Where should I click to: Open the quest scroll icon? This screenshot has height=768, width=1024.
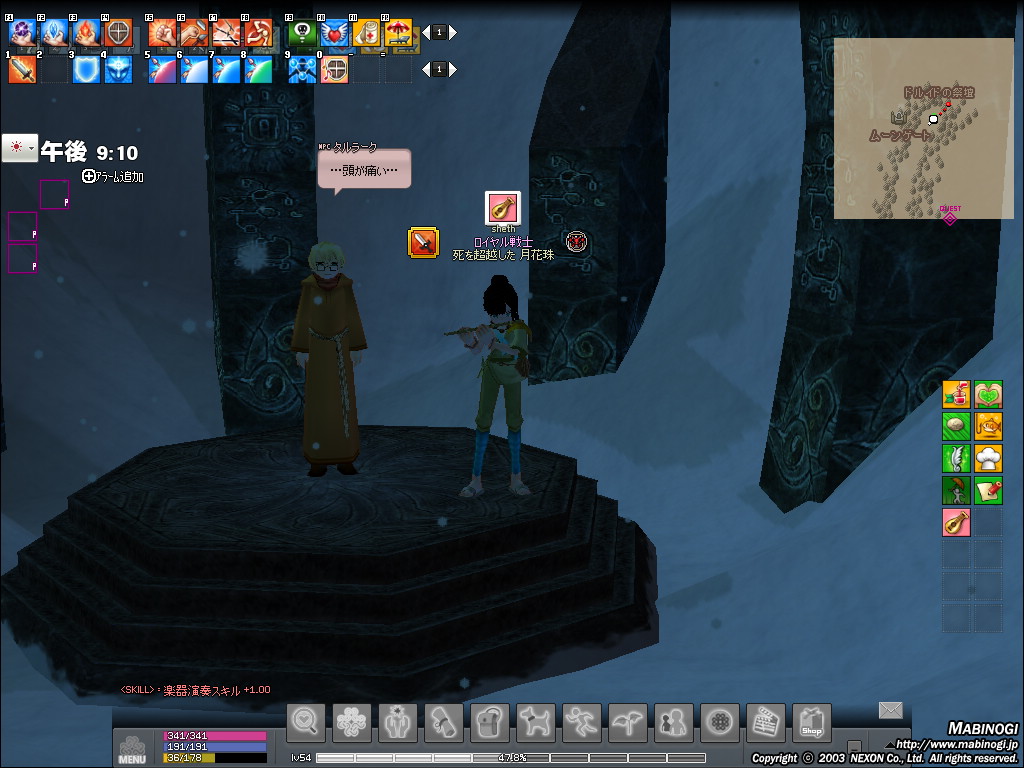click(443, 722)
